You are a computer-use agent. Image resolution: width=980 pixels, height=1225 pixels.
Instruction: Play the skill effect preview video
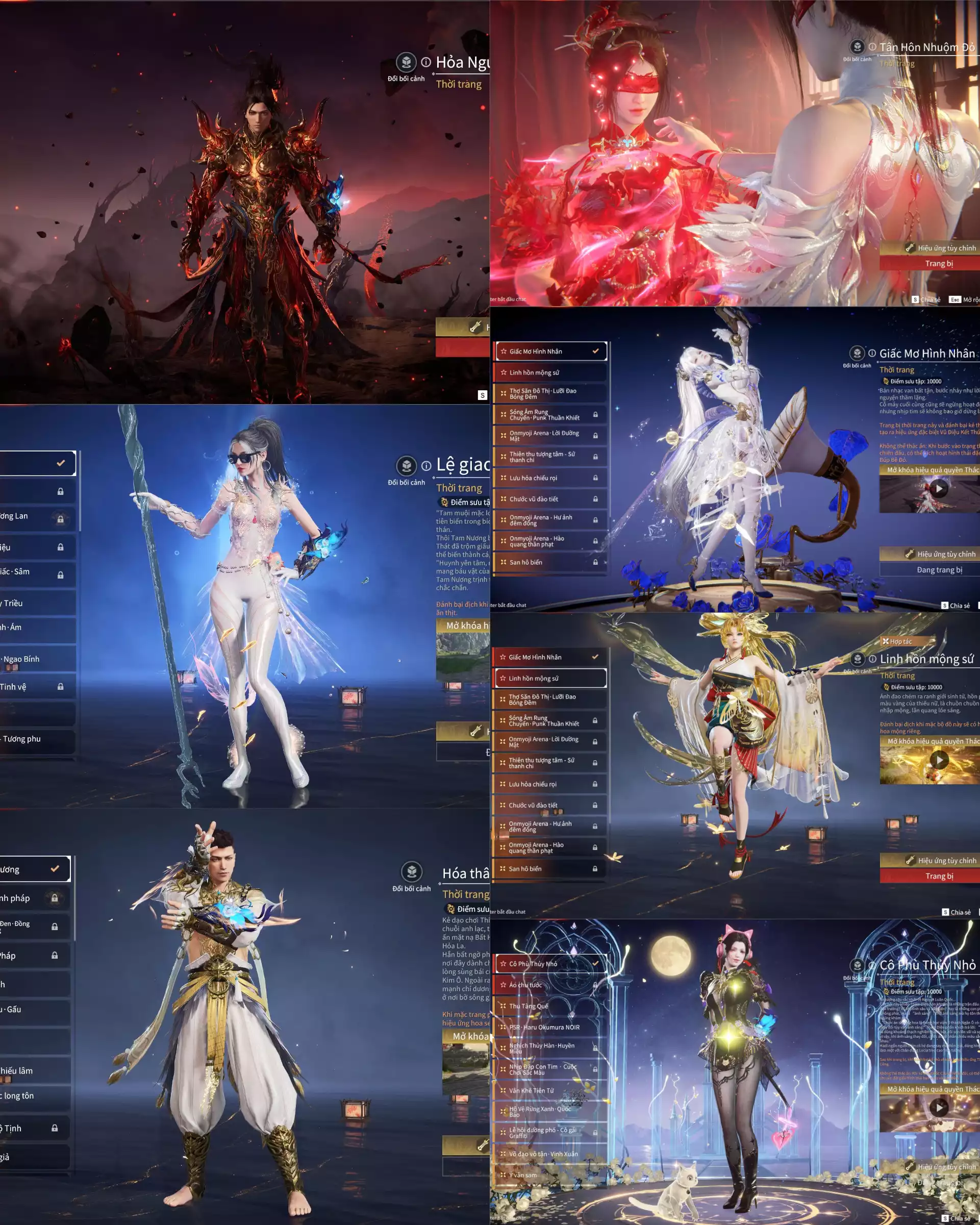click(x=941, y=490)
